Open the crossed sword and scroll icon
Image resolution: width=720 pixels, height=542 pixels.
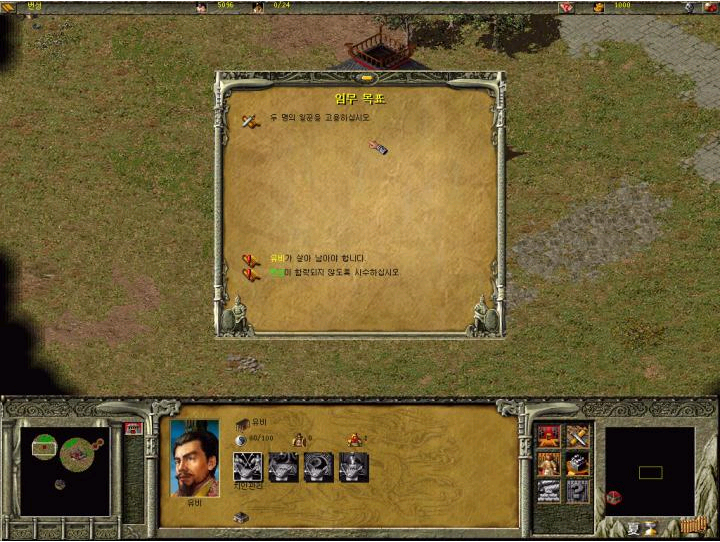(x=577, y=436)
